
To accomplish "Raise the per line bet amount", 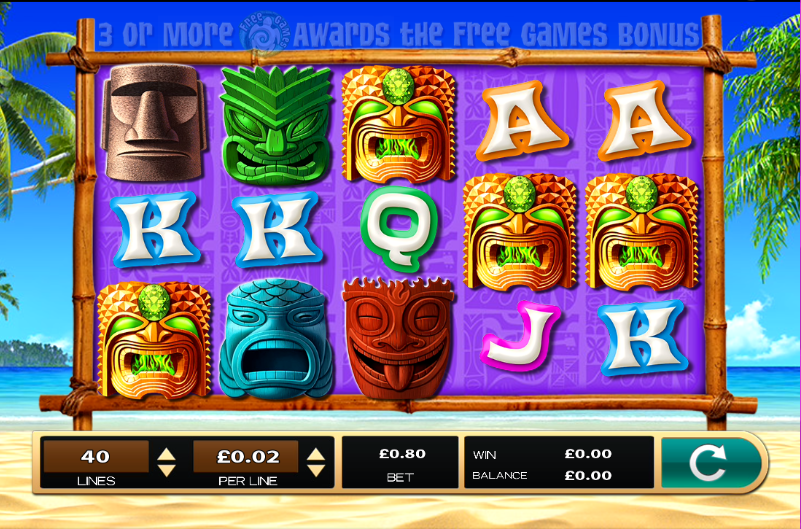I will pyautogui.click(x=316, y=454).
